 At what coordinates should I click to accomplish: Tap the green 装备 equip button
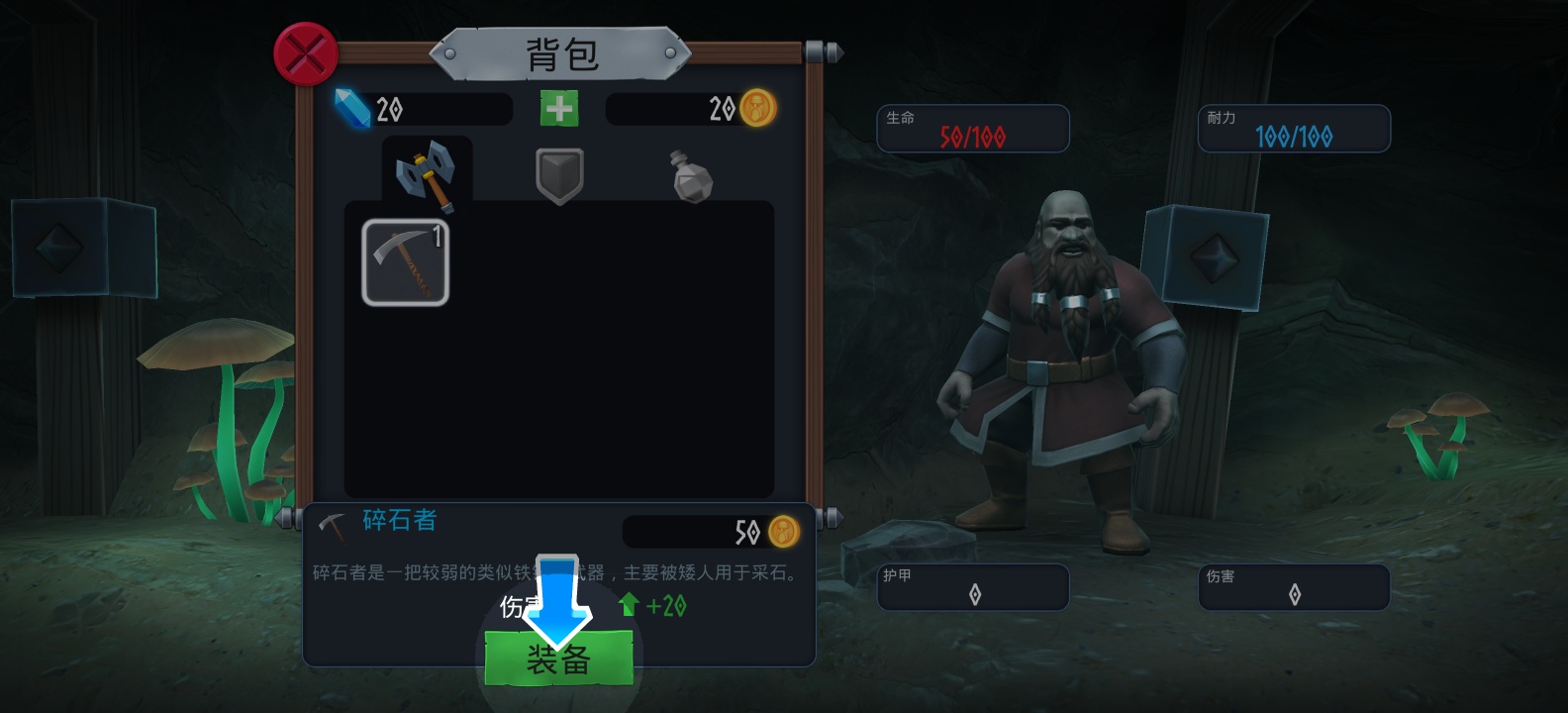coord(558,659)
